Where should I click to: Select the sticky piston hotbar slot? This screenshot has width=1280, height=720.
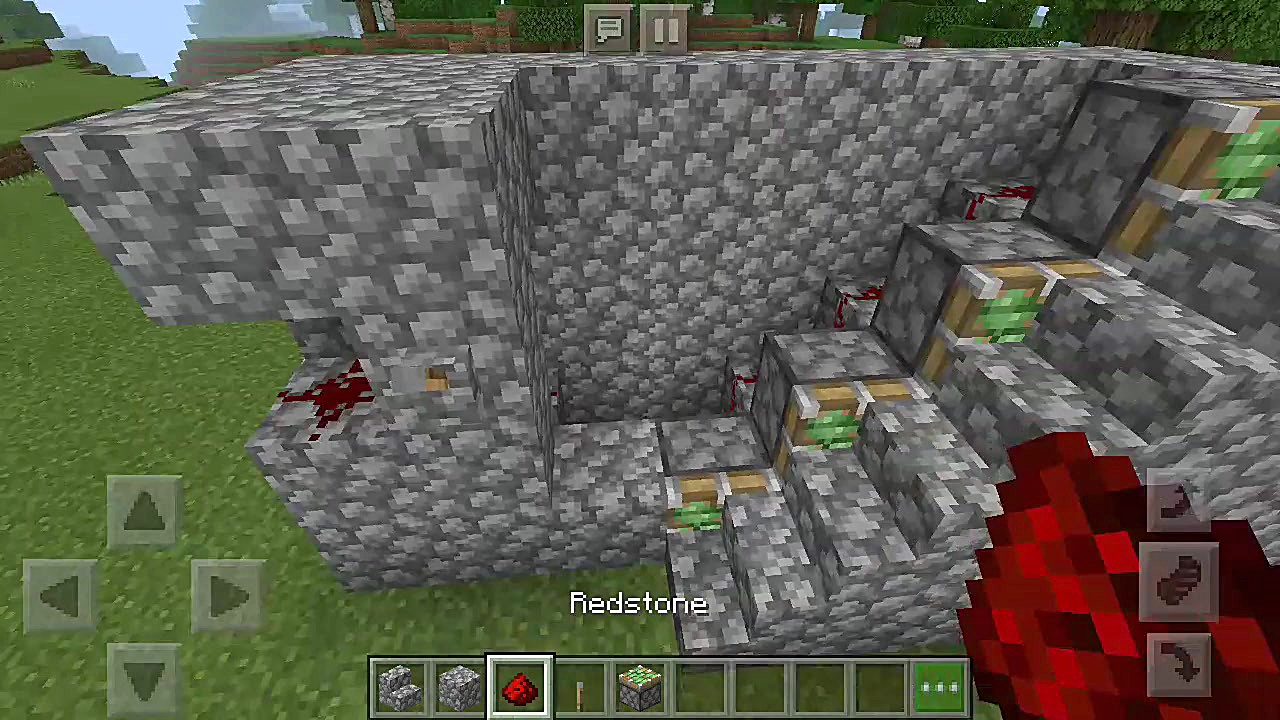click(640, 688)
